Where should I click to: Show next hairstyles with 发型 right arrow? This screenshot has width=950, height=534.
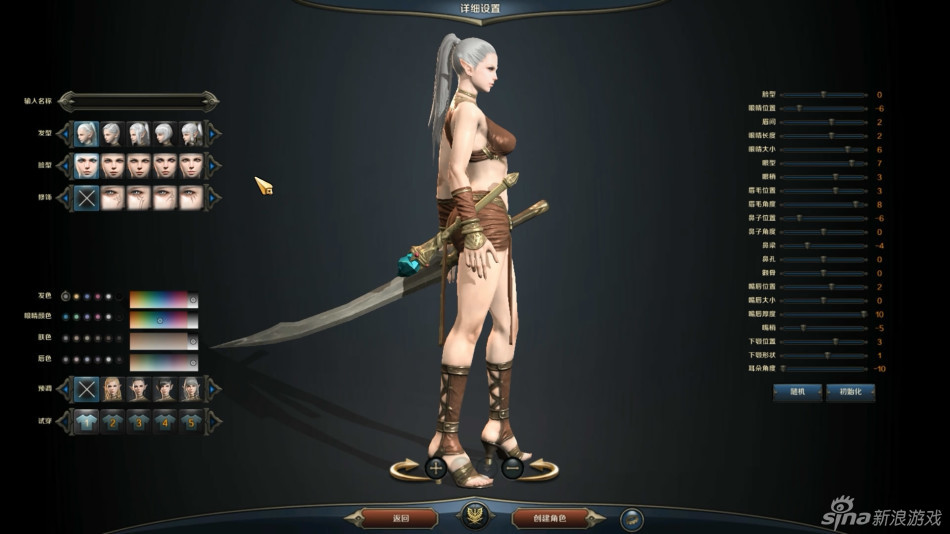(x=213, y=134)
